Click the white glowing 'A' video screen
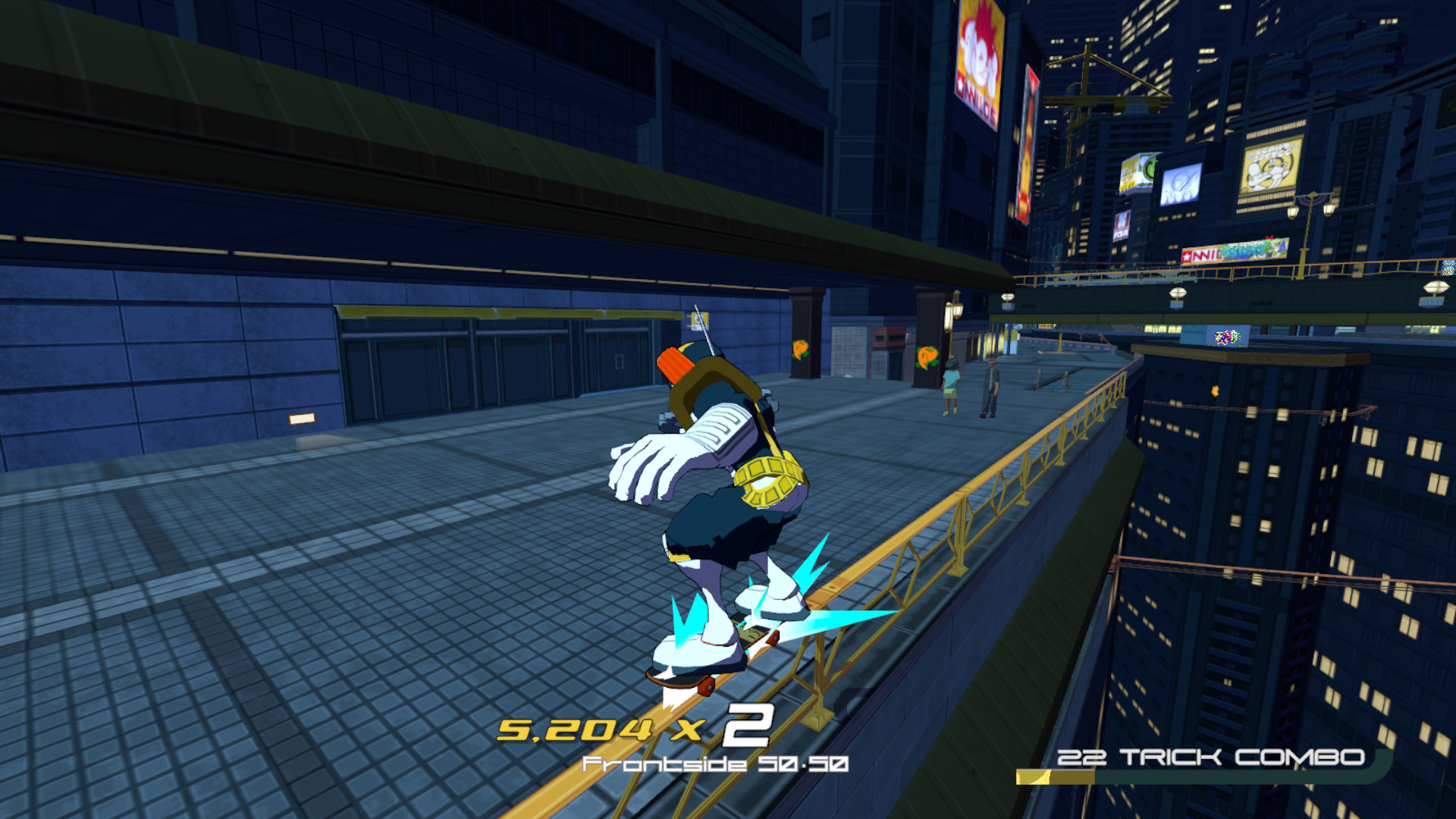Image resolution: width=1456 pixels, height=819 pixels. pos(1180,184)
